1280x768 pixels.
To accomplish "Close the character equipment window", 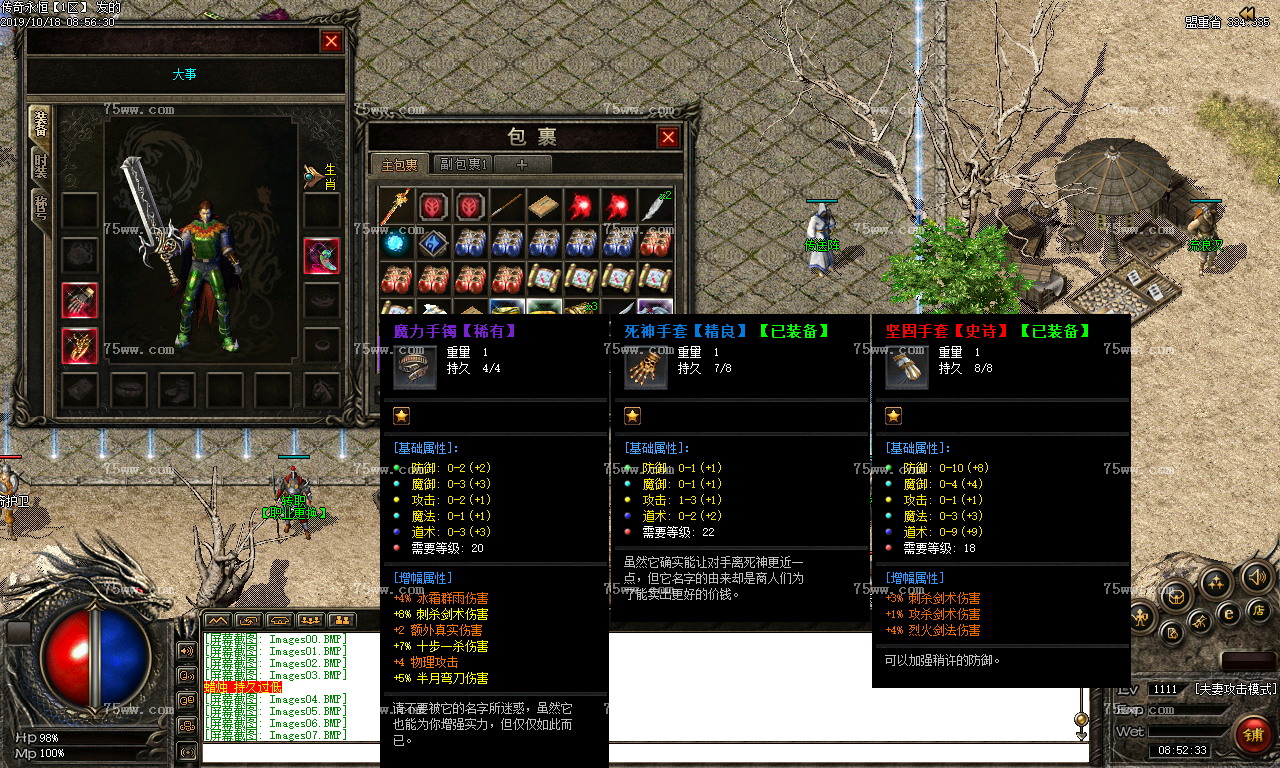I will 331,41.
